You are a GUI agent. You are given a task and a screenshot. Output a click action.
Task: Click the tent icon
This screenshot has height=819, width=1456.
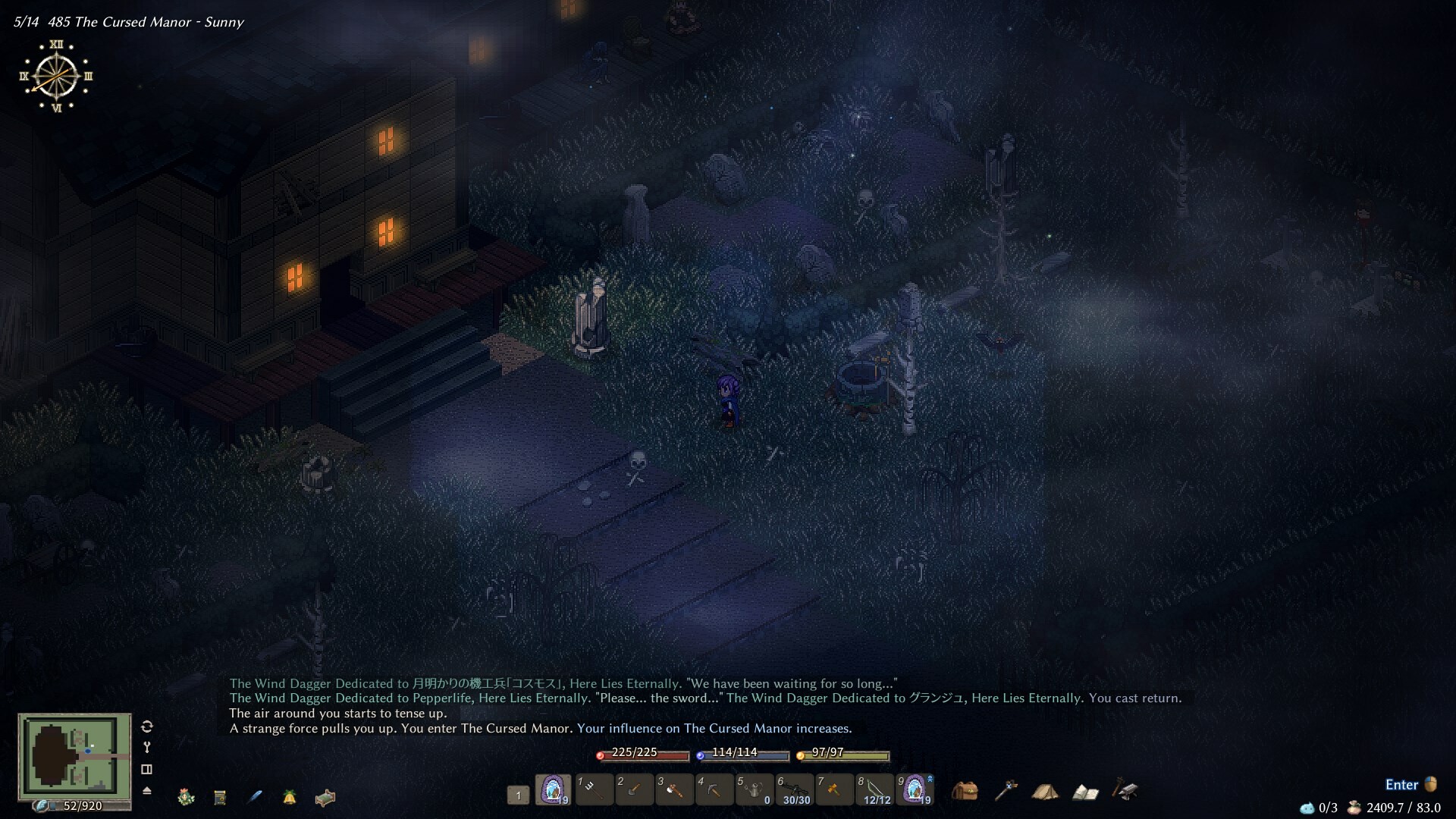(x=1045, y=792)
